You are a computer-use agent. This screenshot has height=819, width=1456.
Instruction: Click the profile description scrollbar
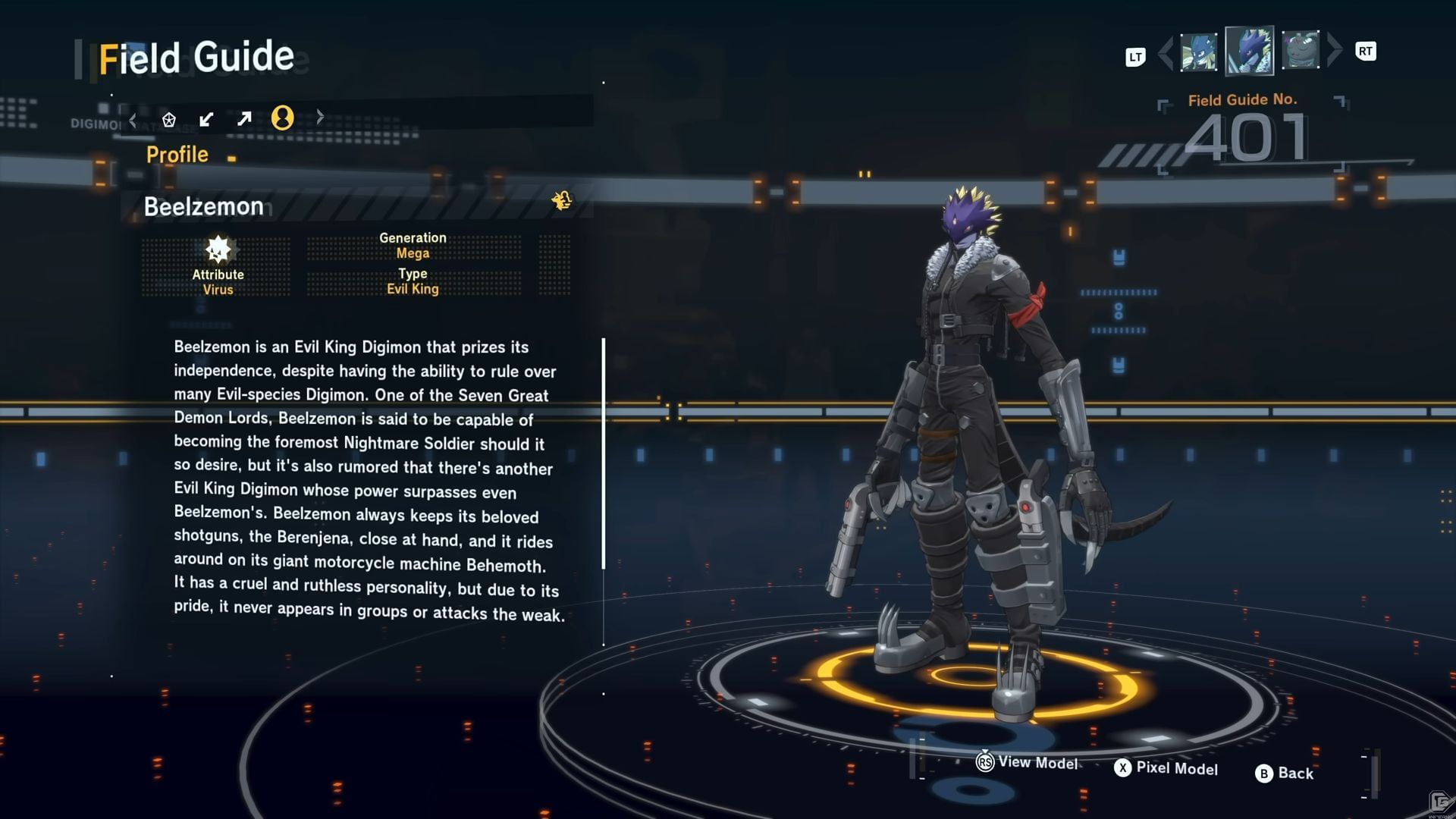604,453
